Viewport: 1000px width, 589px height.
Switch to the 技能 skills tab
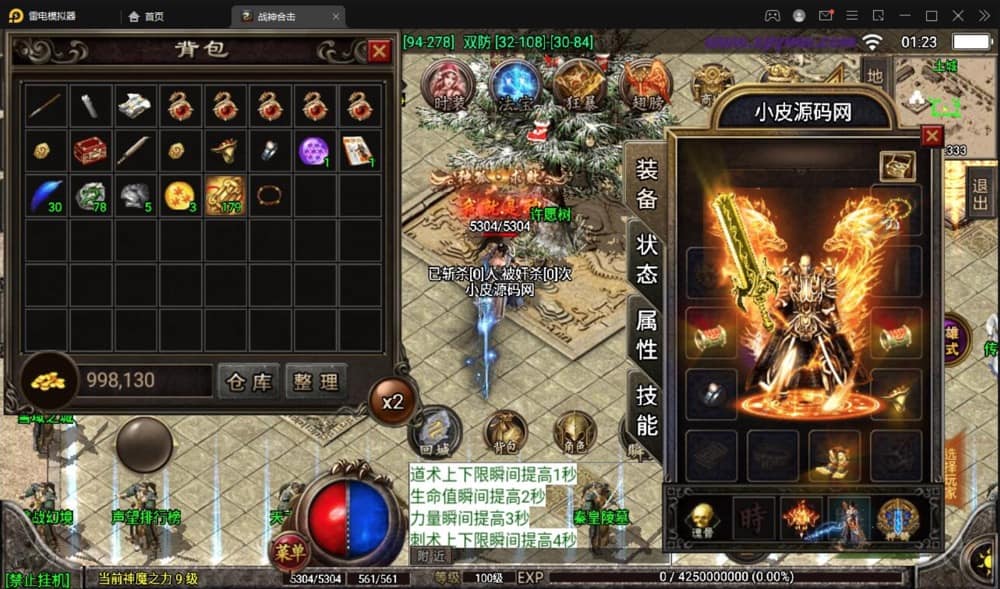click(647, 409)
